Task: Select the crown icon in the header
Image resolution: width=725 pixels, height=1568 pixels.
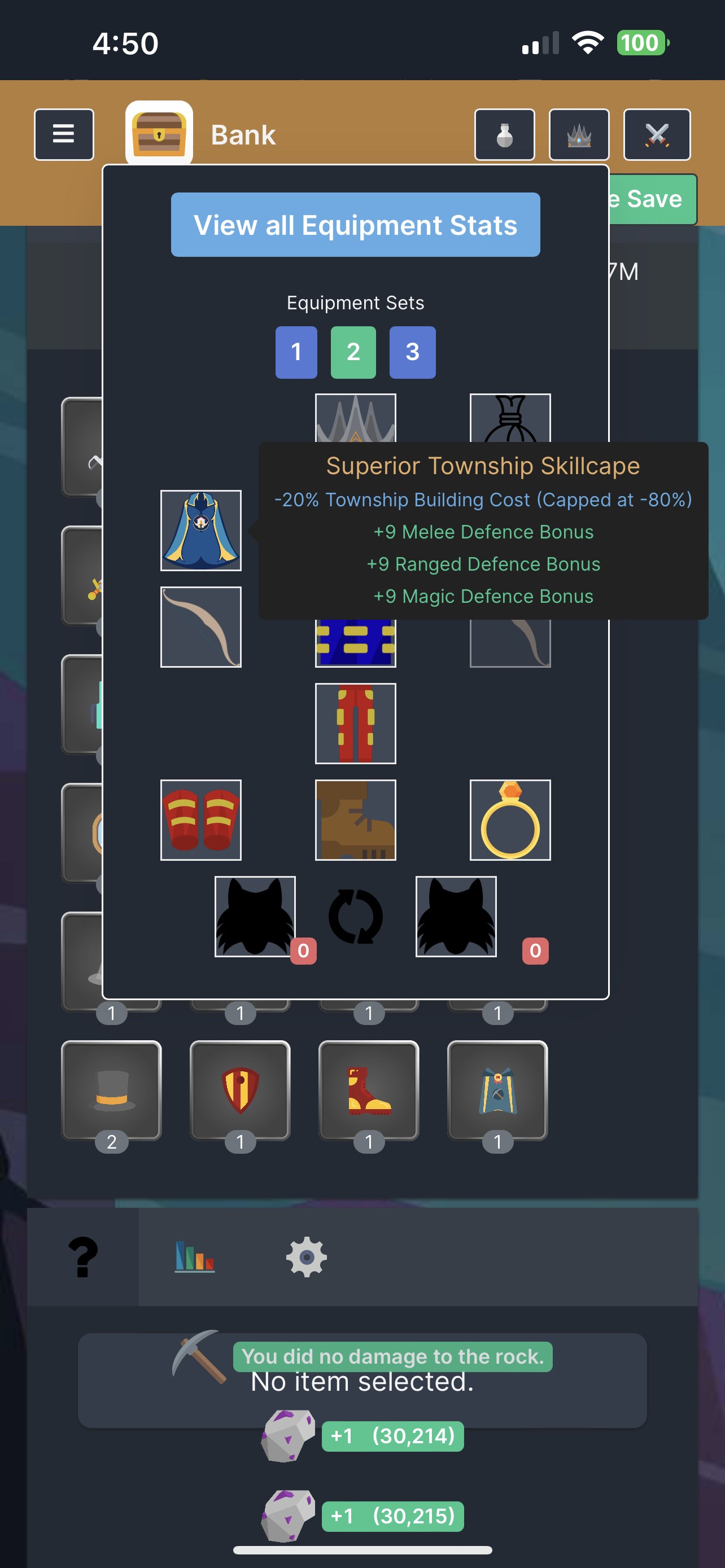Action: pos(579,134)
